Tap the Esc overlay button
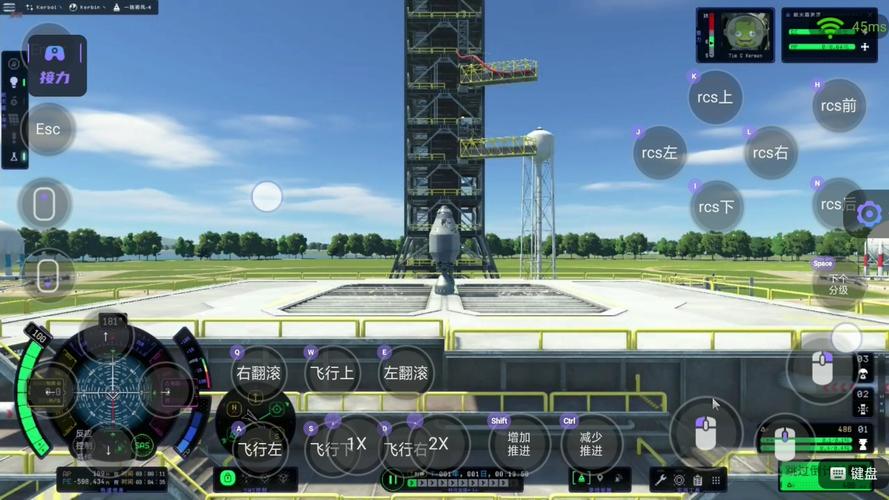The height and width of the screenshot is (500, 889). tap(48, 130)
